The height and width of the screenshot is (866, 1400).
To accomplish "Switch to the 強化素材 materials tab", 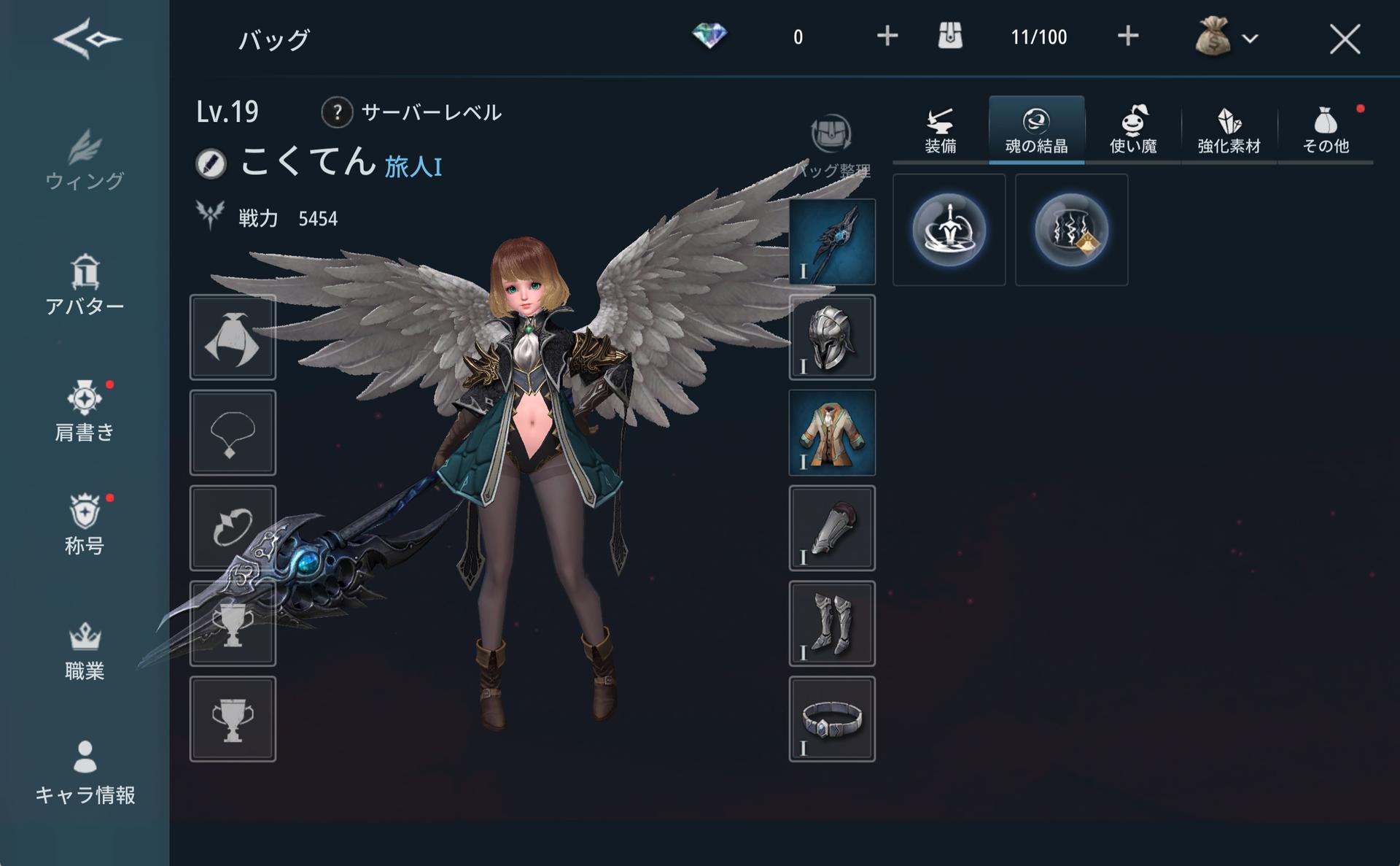I will coord(1229,131).
